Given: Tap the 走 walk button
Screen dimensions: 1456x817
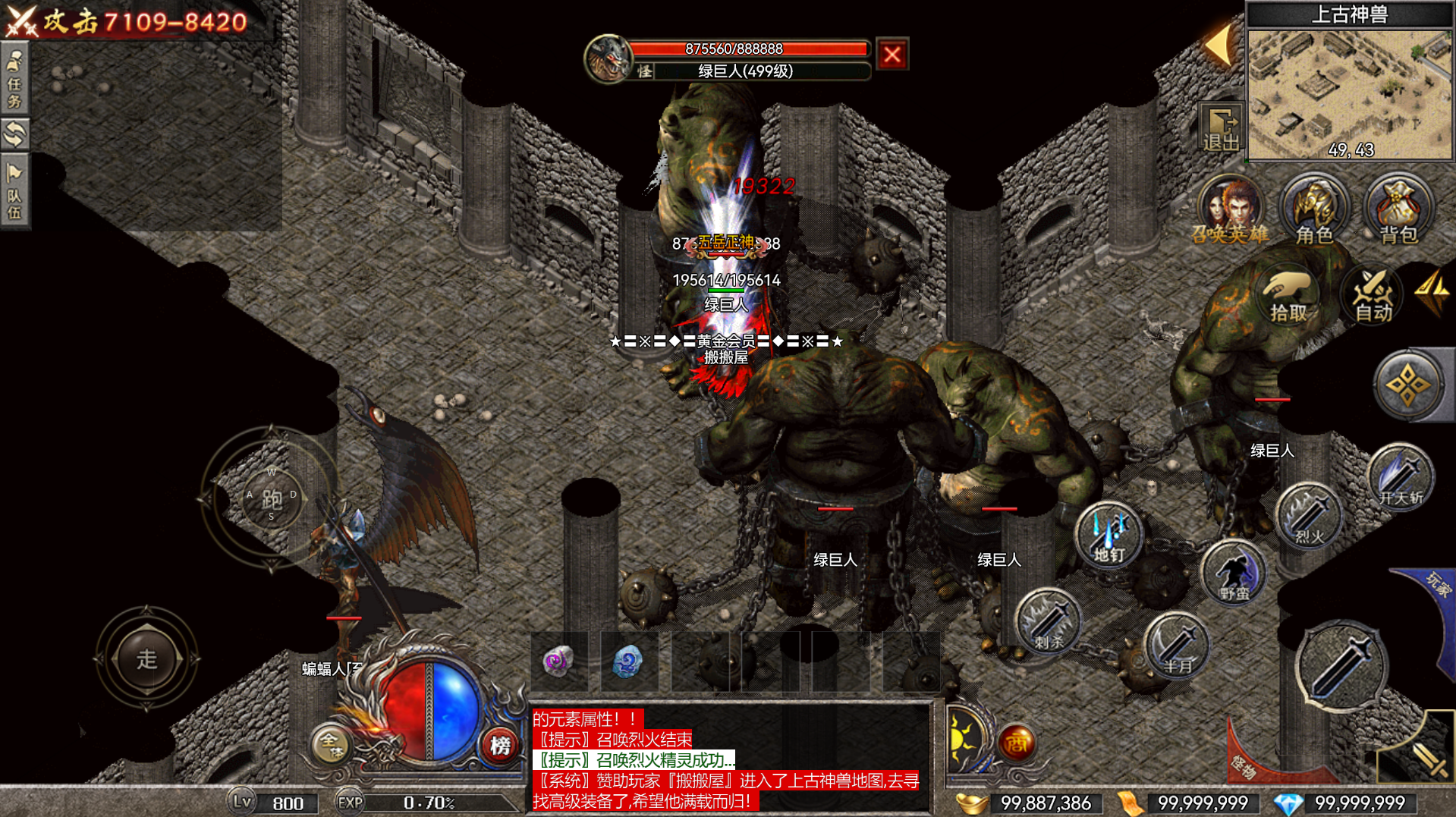Looking at the screenshot, I should click(x=147, y=658).
